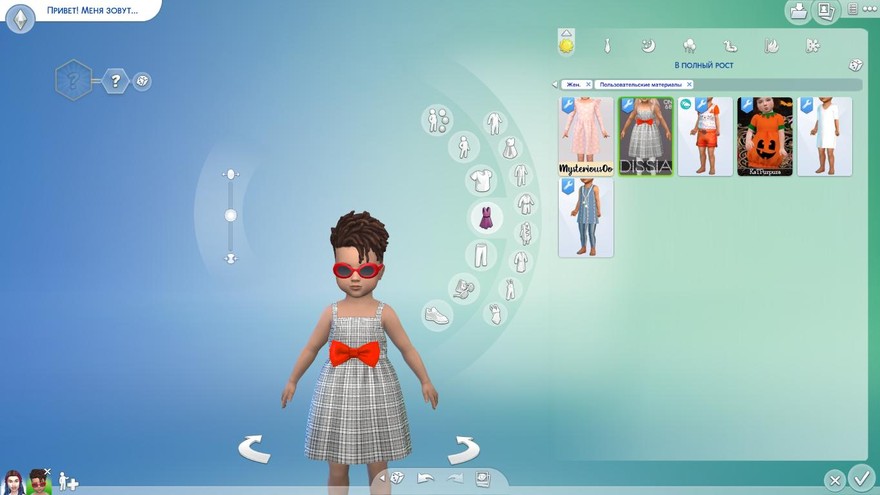880x495 pixels.
Task: Remove the 'Пользовательские материалы' filter tag
Action: 689,85
